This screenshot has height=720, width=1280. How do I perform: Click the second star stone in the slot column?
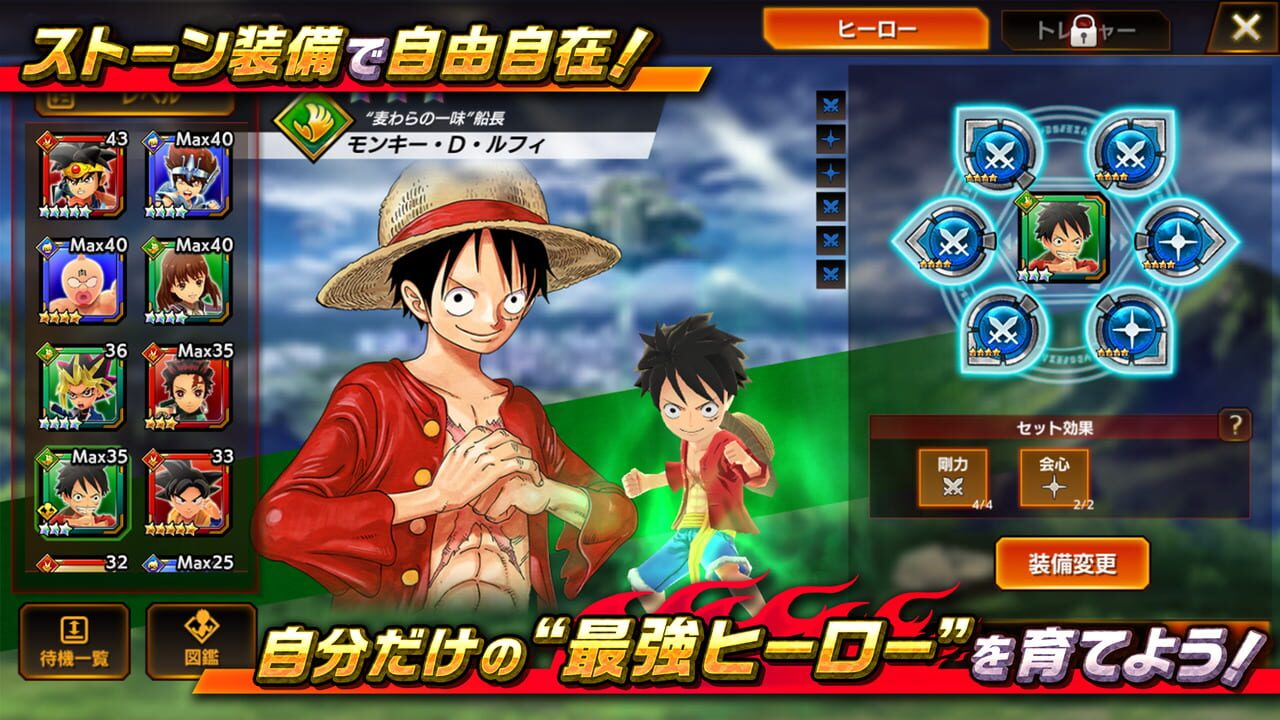click(x=830, y=170)
